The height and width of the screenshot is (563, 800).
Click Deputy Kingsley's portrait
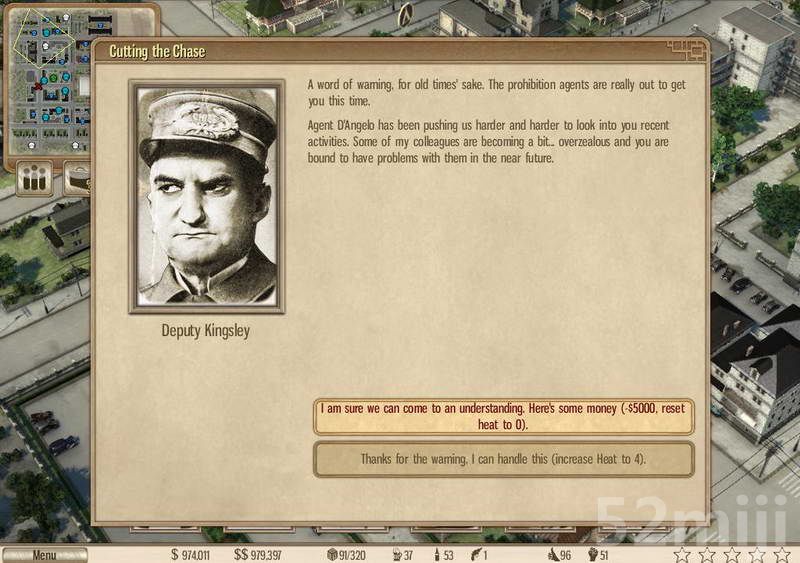[x=207, y=197]
